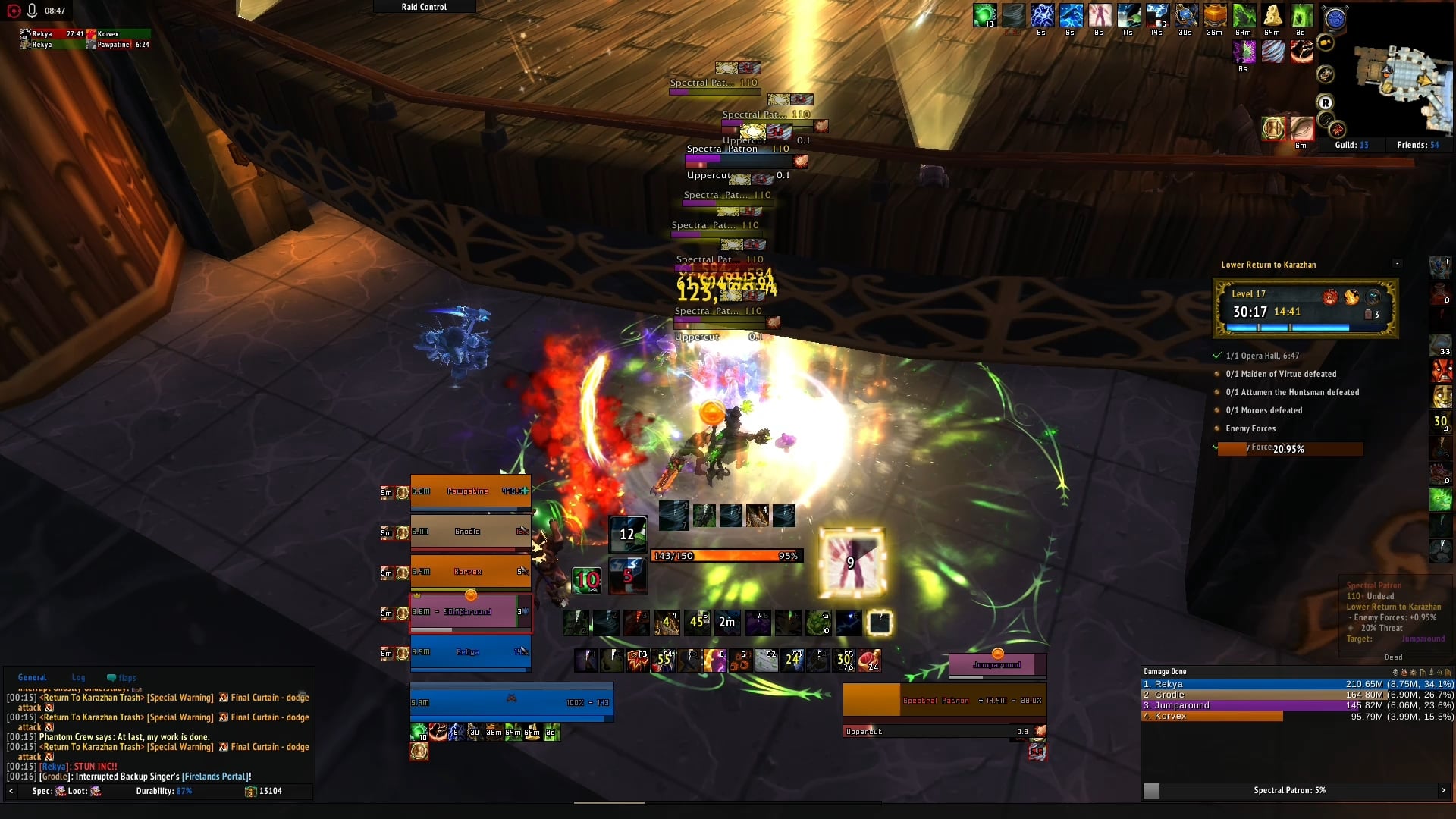Switch to the Log chat tab
Image resolution: width=1456 pixels, height=819 pixels.
point(78,678)
